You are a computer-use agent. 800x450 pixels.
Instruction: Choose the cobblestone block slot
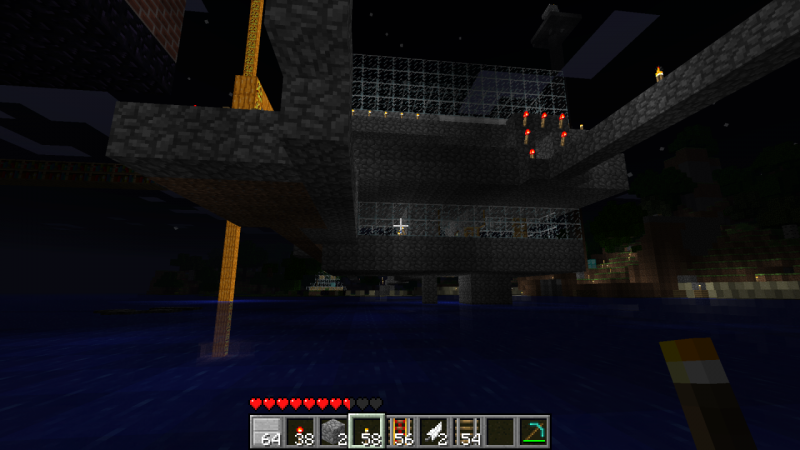[333, 431]
